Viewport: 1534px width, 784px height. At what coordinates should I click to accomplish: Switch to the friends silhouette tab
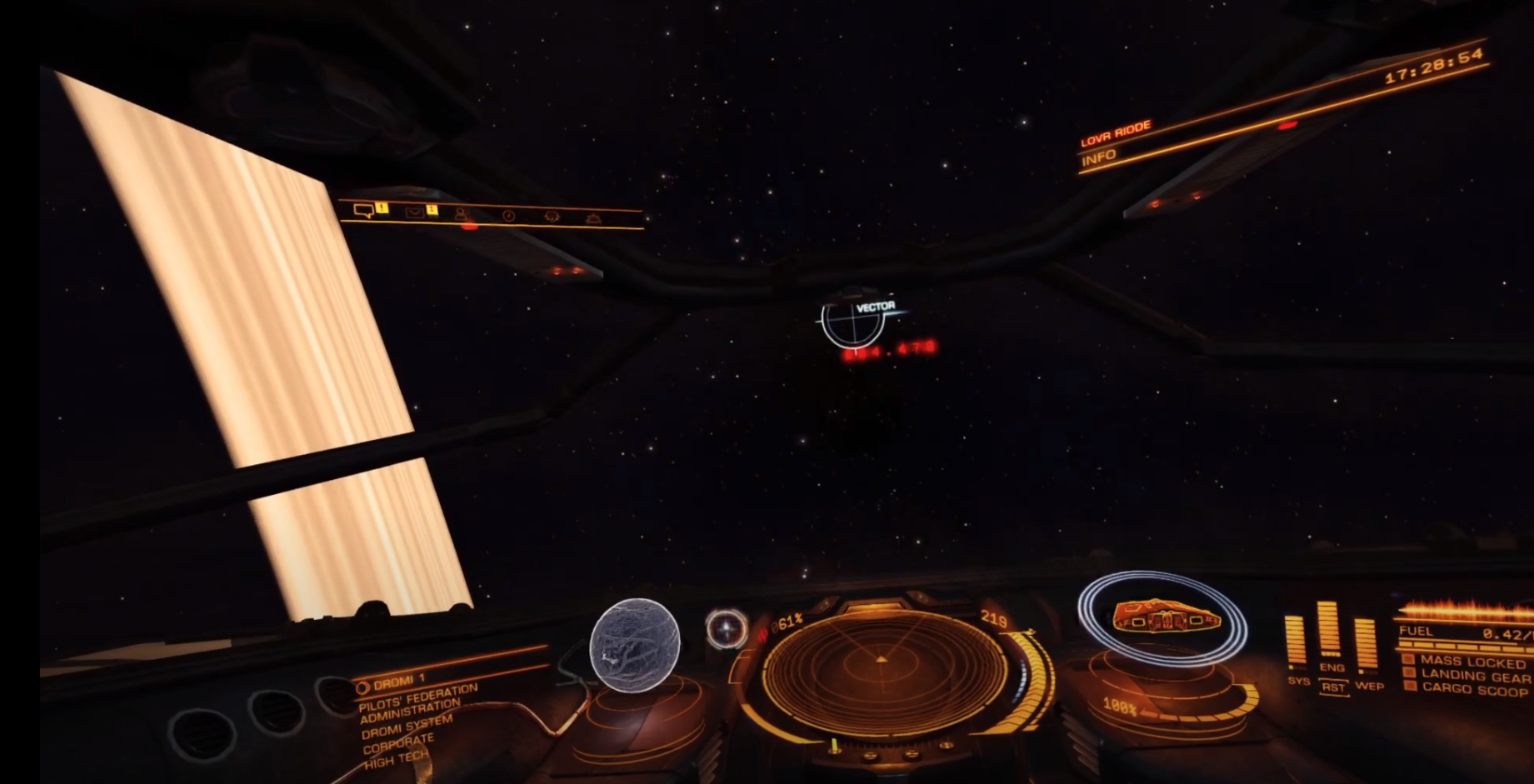[461, 214]
